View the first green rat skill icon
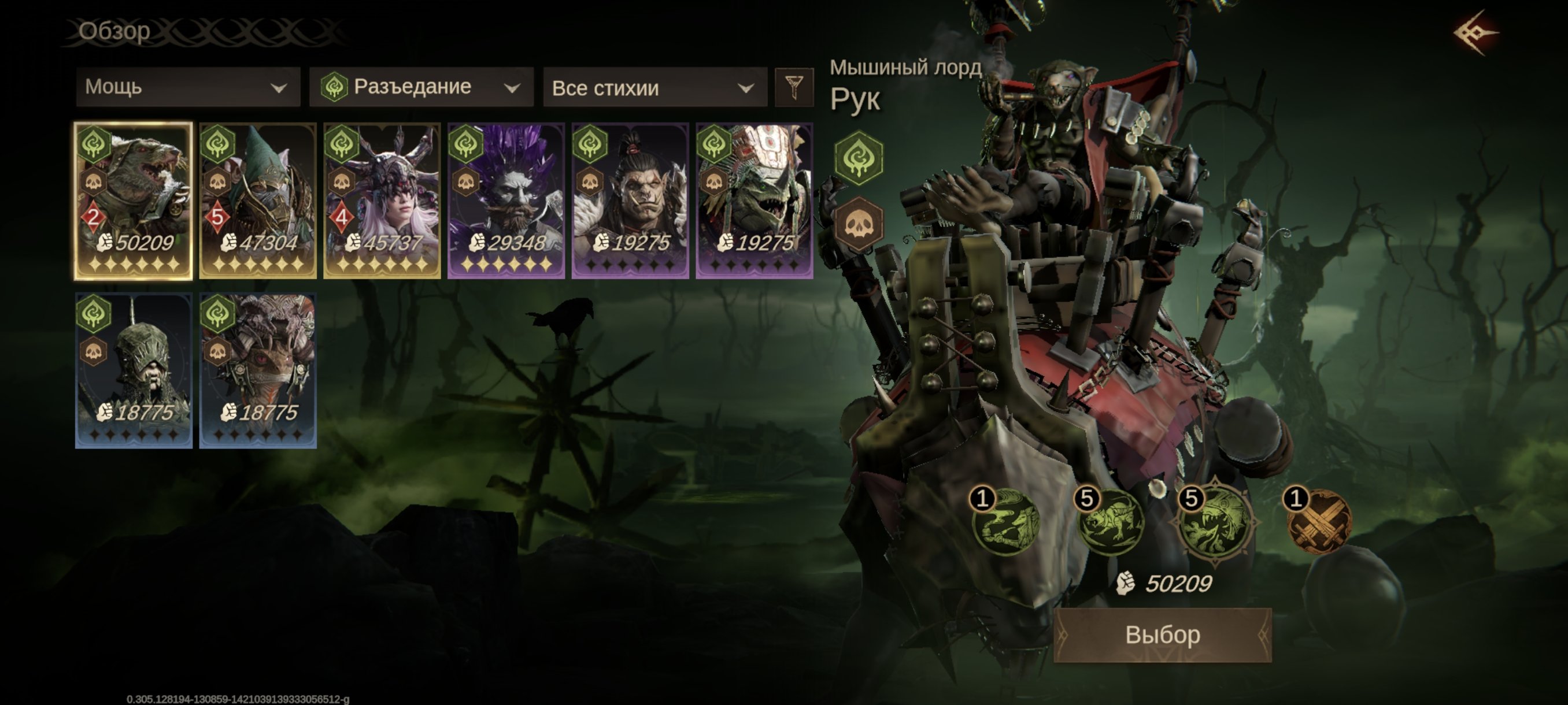This screenshot has width=1568, height=705. [x=1005, y=523]
